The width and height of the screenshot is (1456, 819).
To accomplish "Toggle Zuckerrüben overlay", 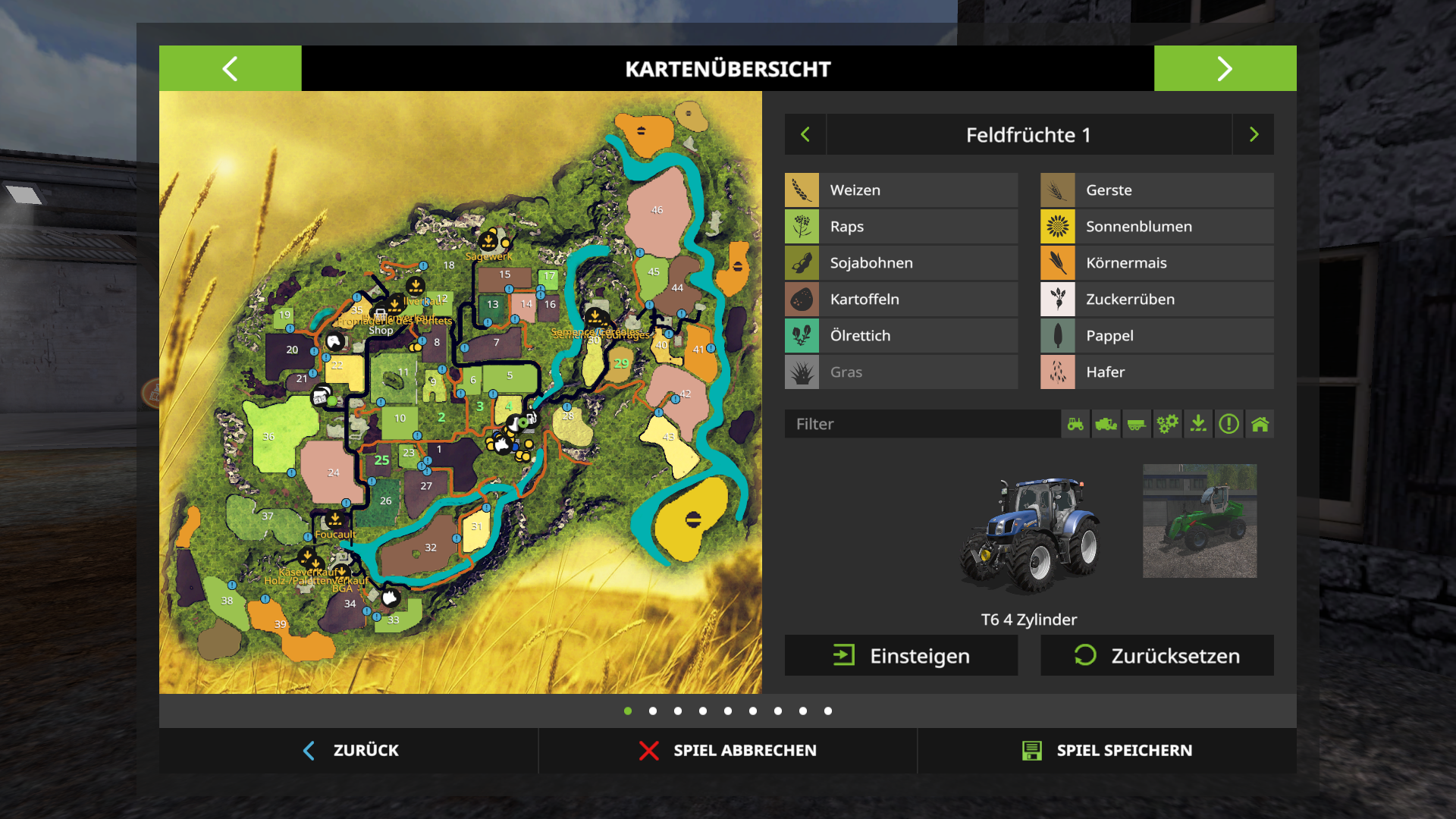I will 1156,300.
